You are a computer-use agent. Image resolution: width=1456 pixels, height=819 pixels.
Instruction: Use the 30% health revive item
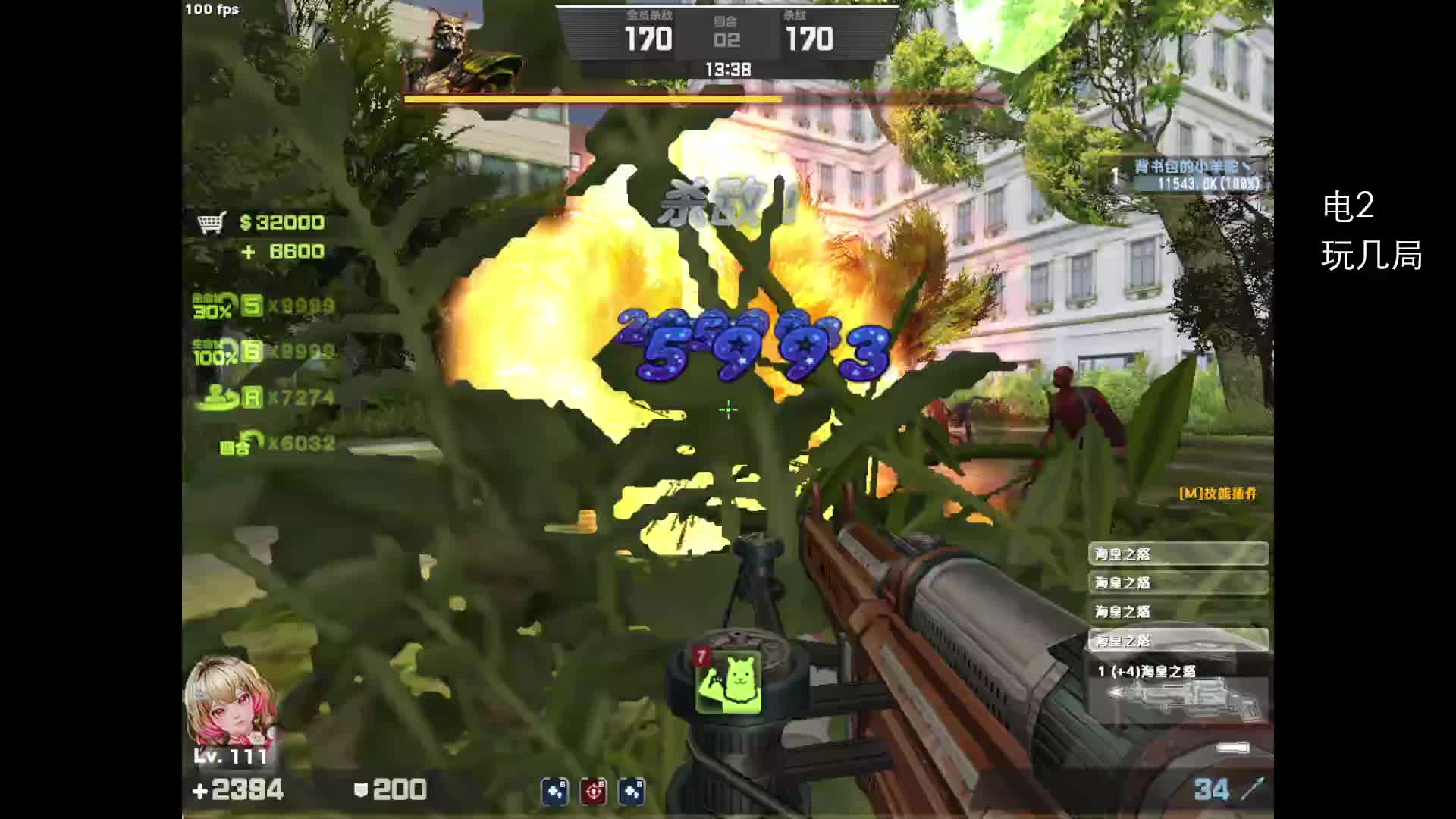pos(215,306)
